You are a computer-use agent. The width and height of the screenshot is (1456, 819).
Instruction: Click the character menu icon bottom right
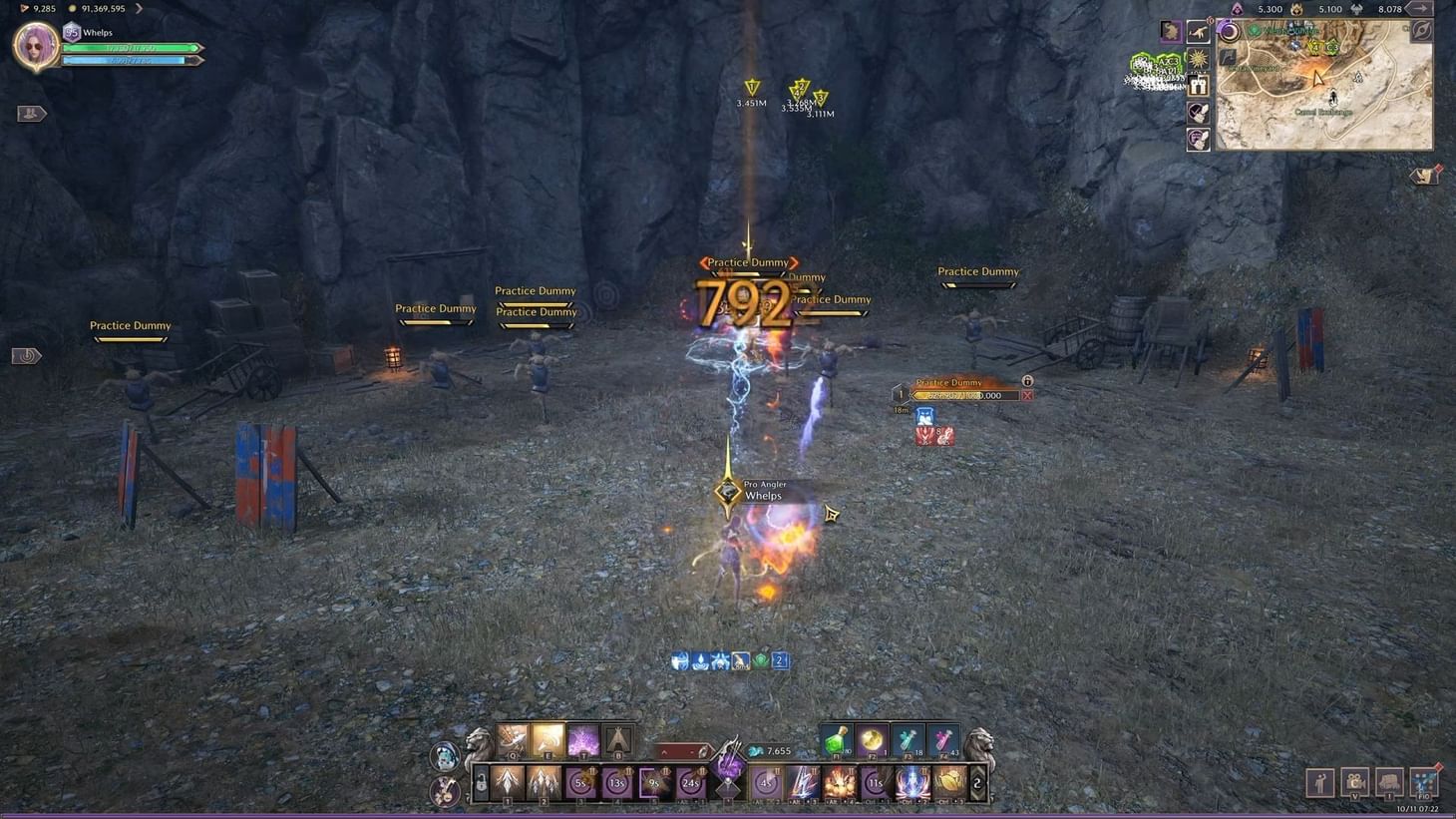point(1319,784)
